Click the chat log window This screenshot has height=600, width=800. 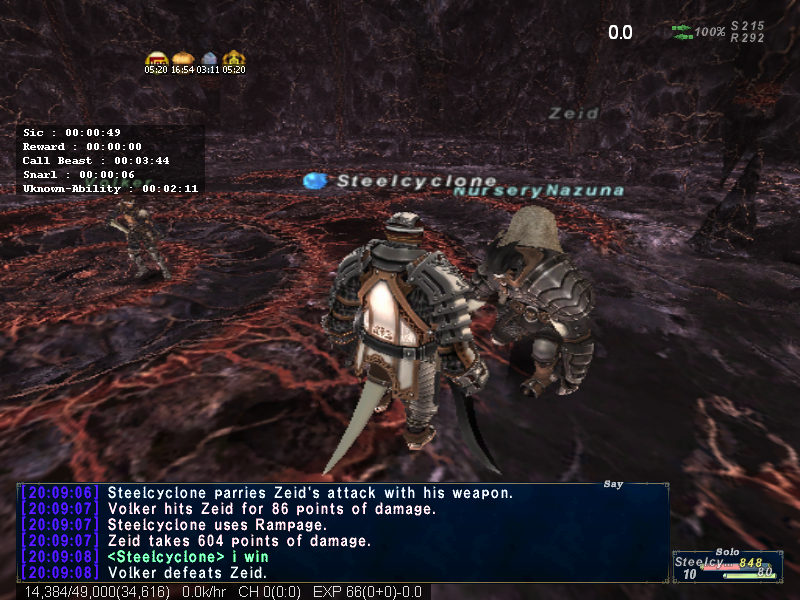tap(342, 532)
